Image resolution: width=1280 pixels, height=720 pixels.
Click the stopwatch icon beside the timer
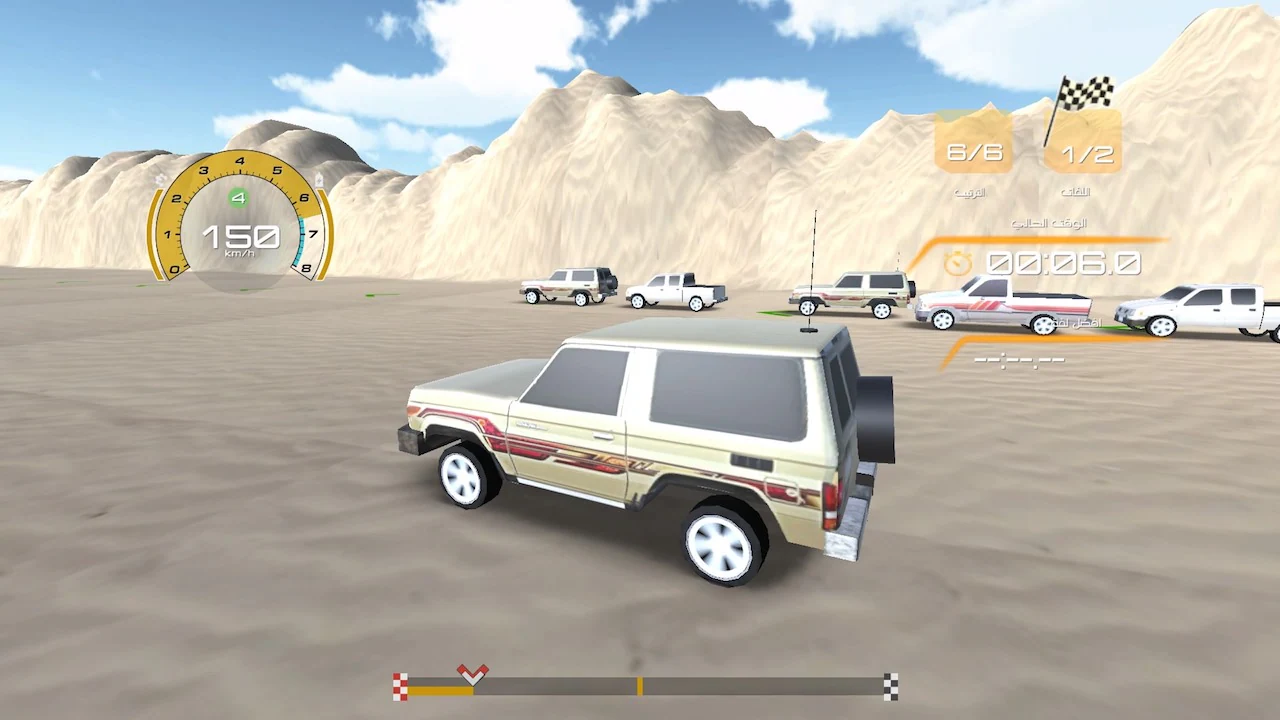pos(959,262)
